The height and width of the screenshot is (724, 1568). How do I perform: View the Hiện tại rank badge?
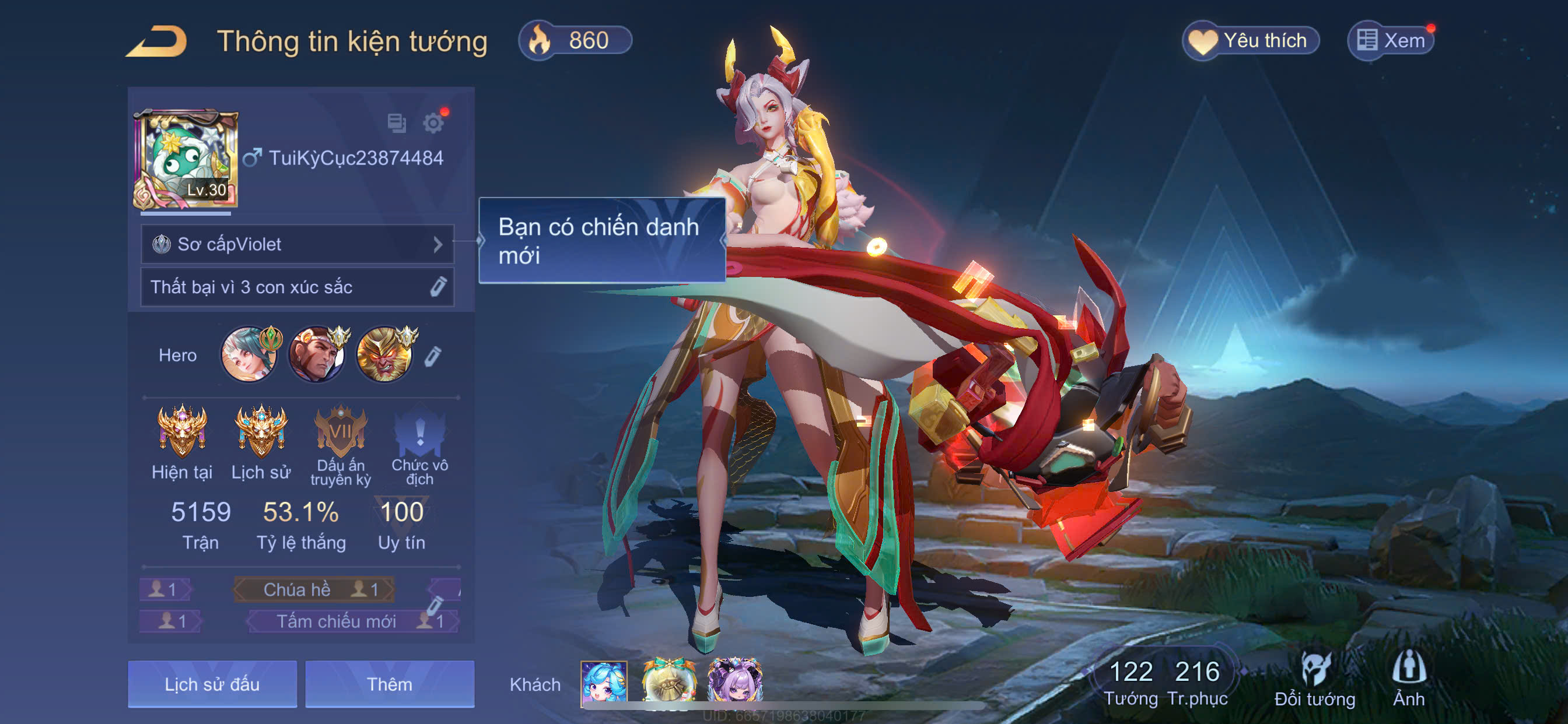[182, 433]
